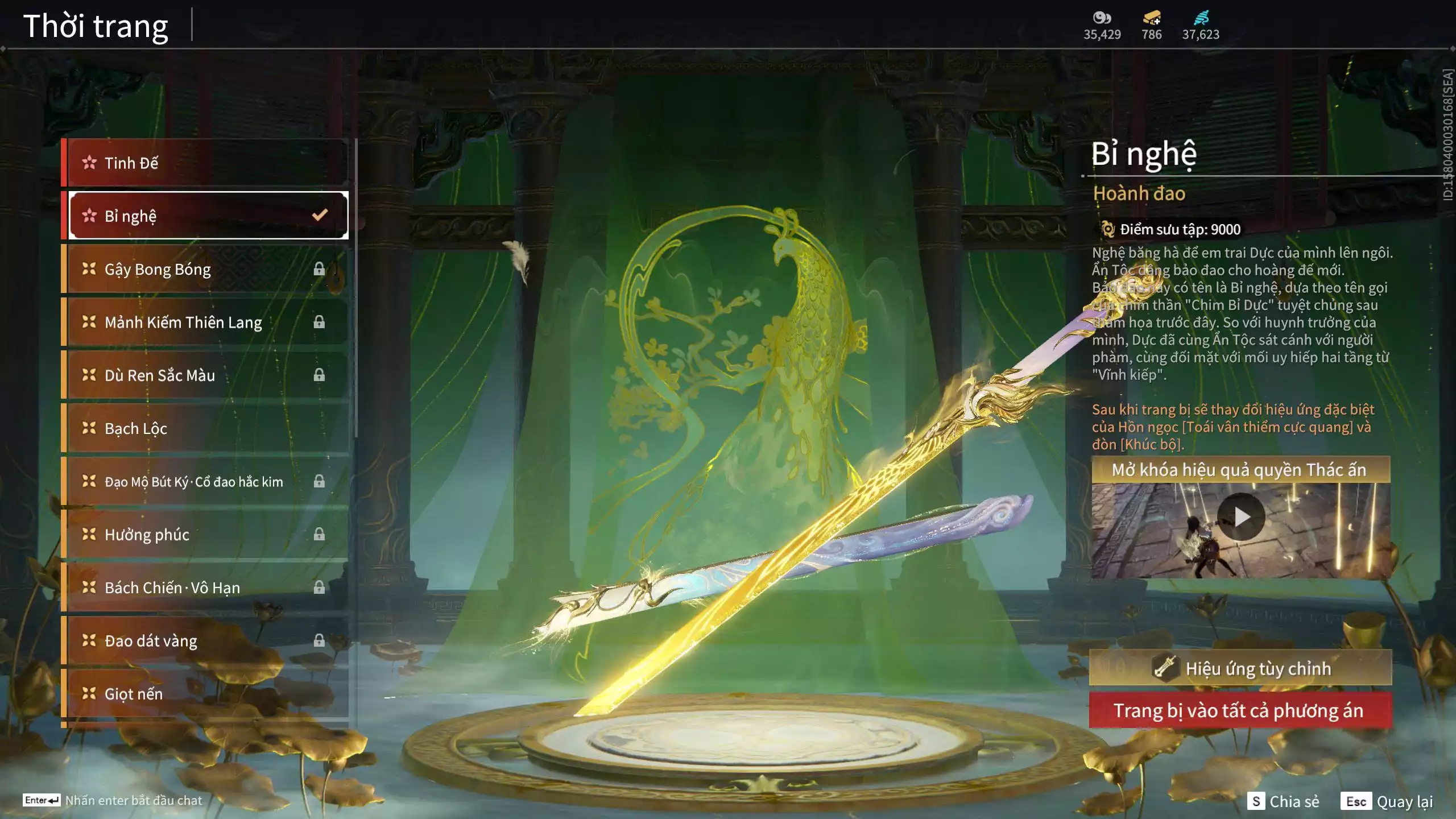Select Đạo Mộ Bút Ký · Cổ đao hắc kim
Image resolution: width=1456 pixels, height=819 pixels.
[206, 482]
